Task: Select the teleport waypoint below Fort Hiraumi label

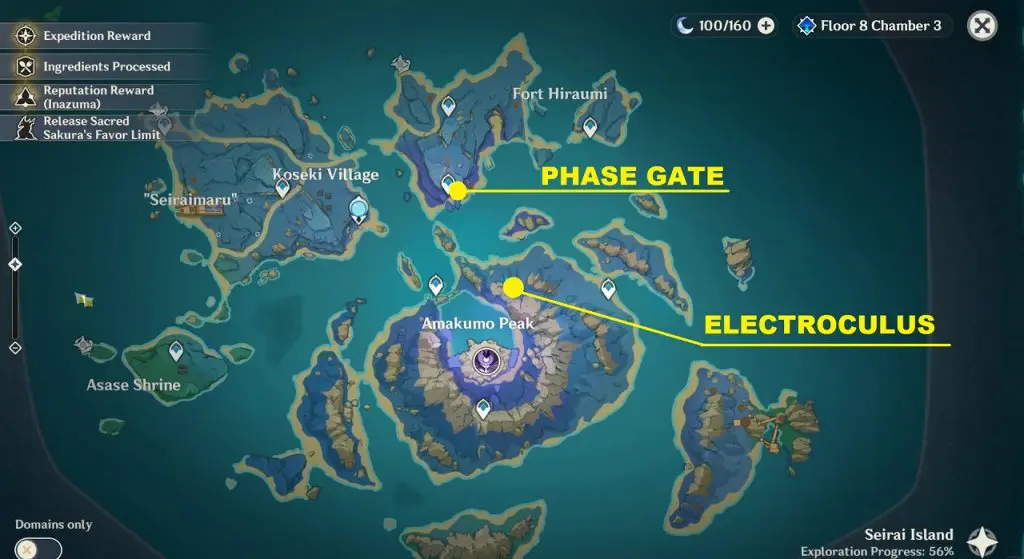Action: point(590,126)
